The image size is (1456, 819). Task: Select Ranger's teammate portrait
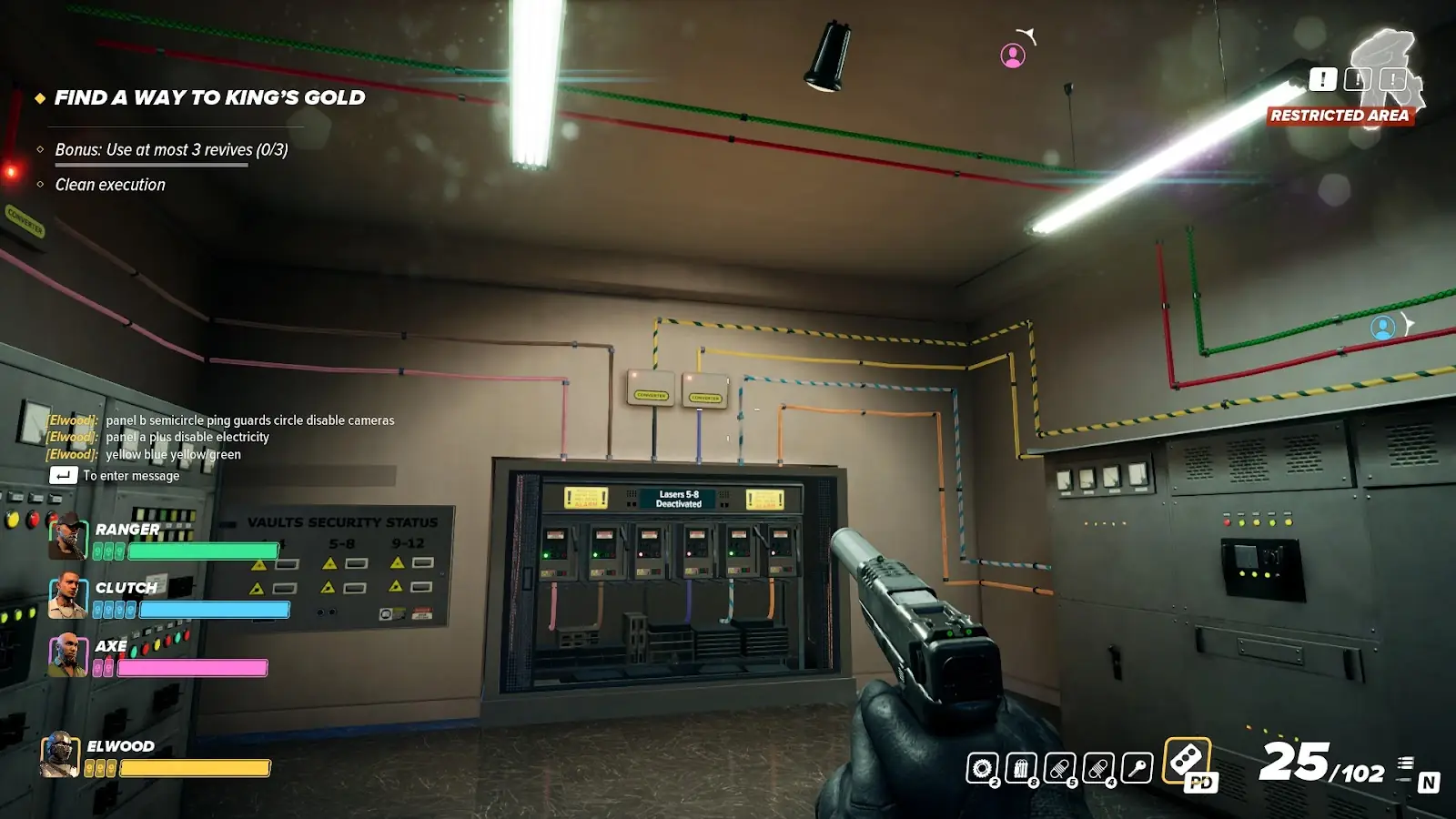coord(67,537)
